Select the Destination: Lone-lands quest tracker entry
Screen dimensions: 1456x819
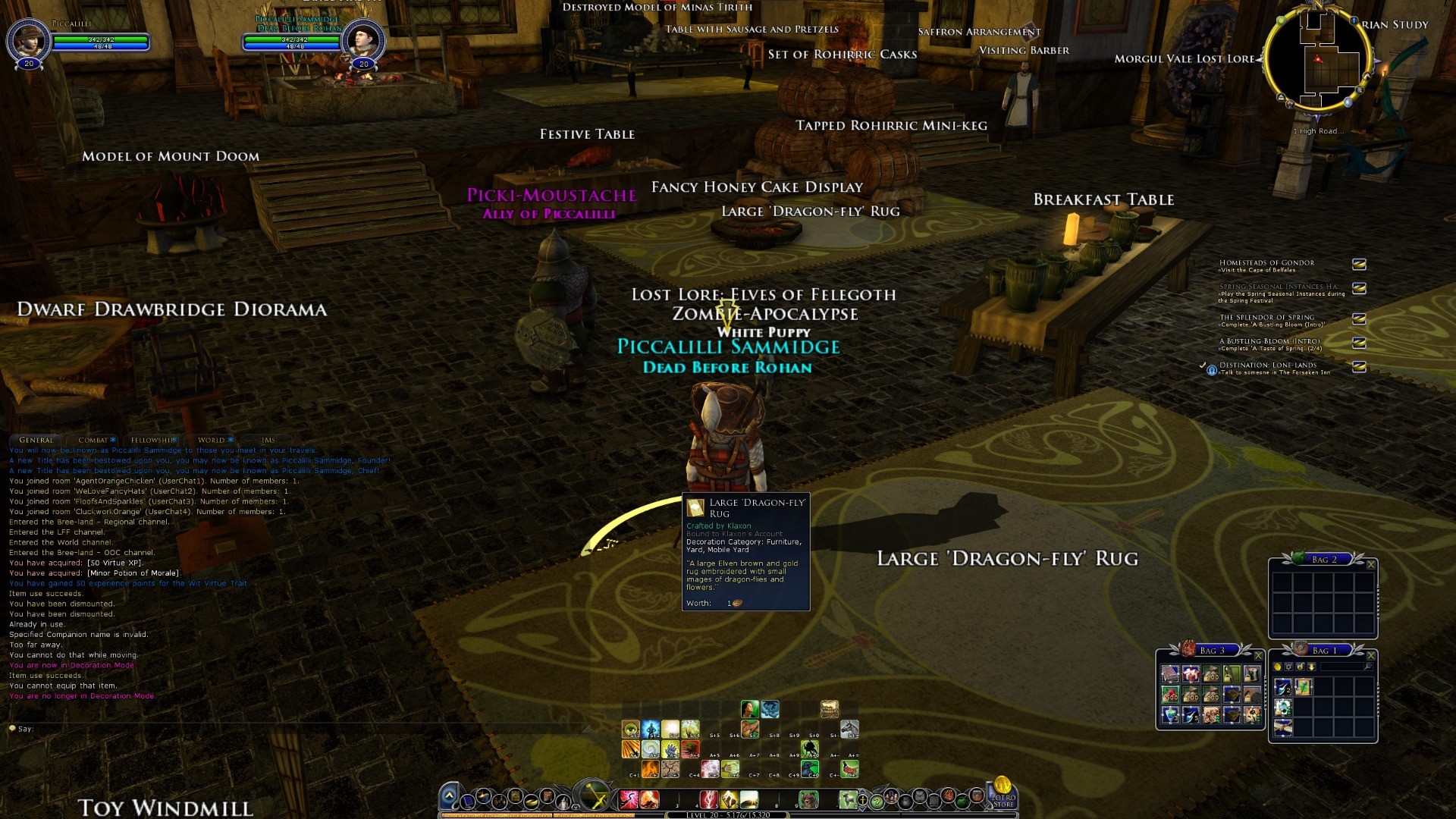tap(1267, 368)
